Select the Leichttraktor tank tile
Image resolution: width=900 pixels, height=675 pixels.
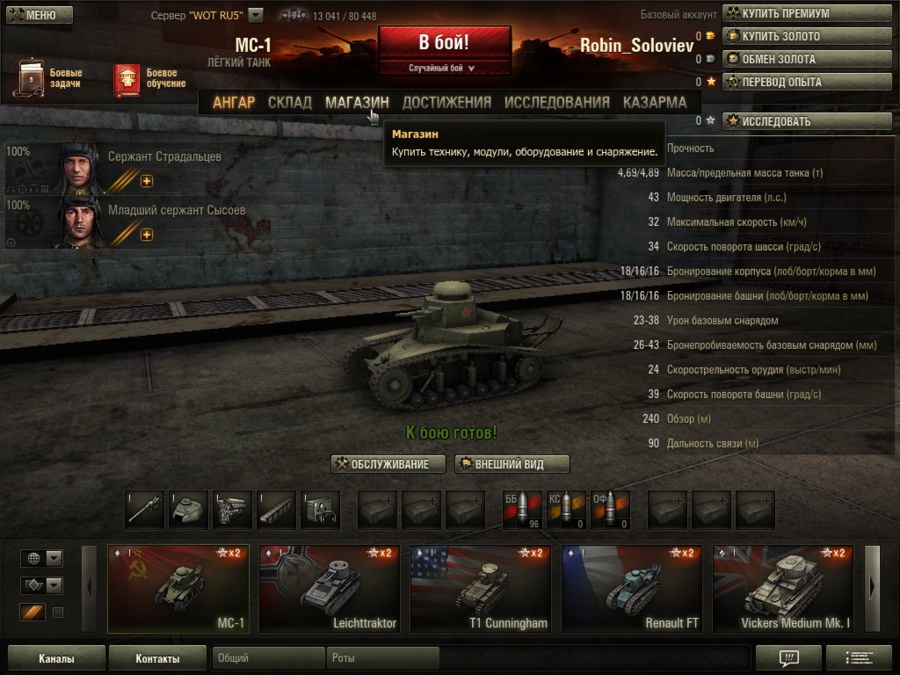click(329, 589)
